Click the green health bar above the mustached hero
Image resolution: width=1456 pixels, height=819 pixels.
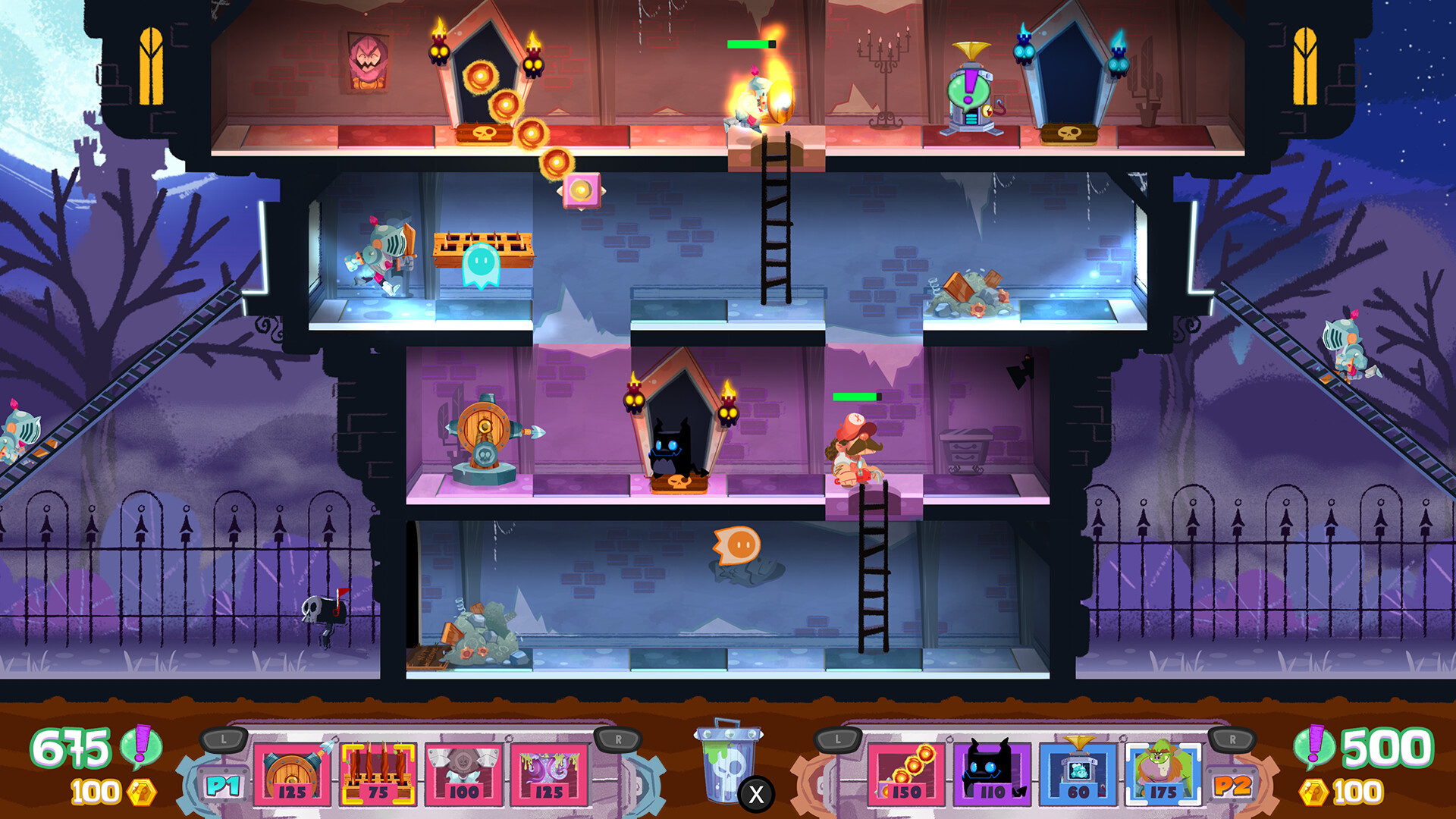[x=855, y=397]
